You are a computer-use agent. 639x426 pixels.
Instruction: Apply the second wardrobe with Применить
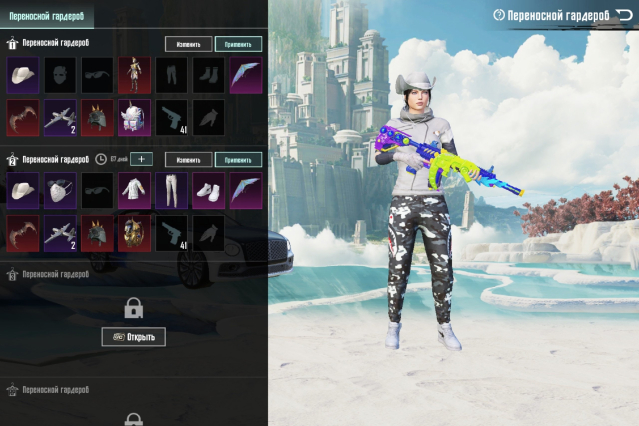pos(238,159)
